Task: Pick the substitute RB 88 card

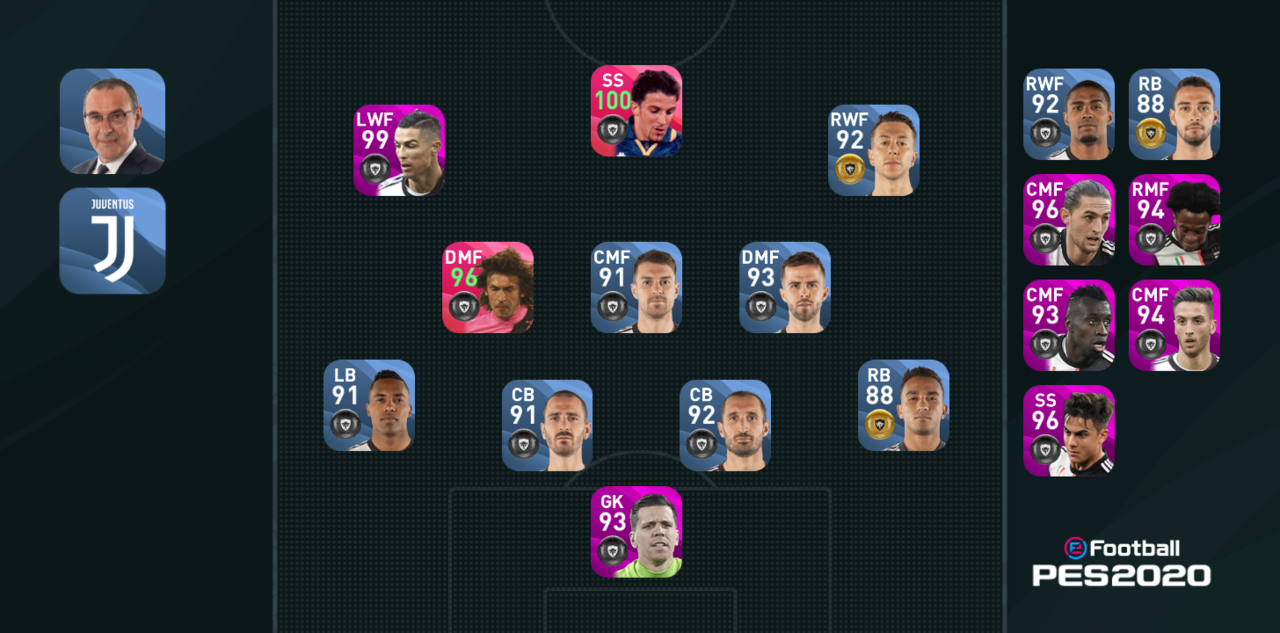Action: [x=1174, y=114]
